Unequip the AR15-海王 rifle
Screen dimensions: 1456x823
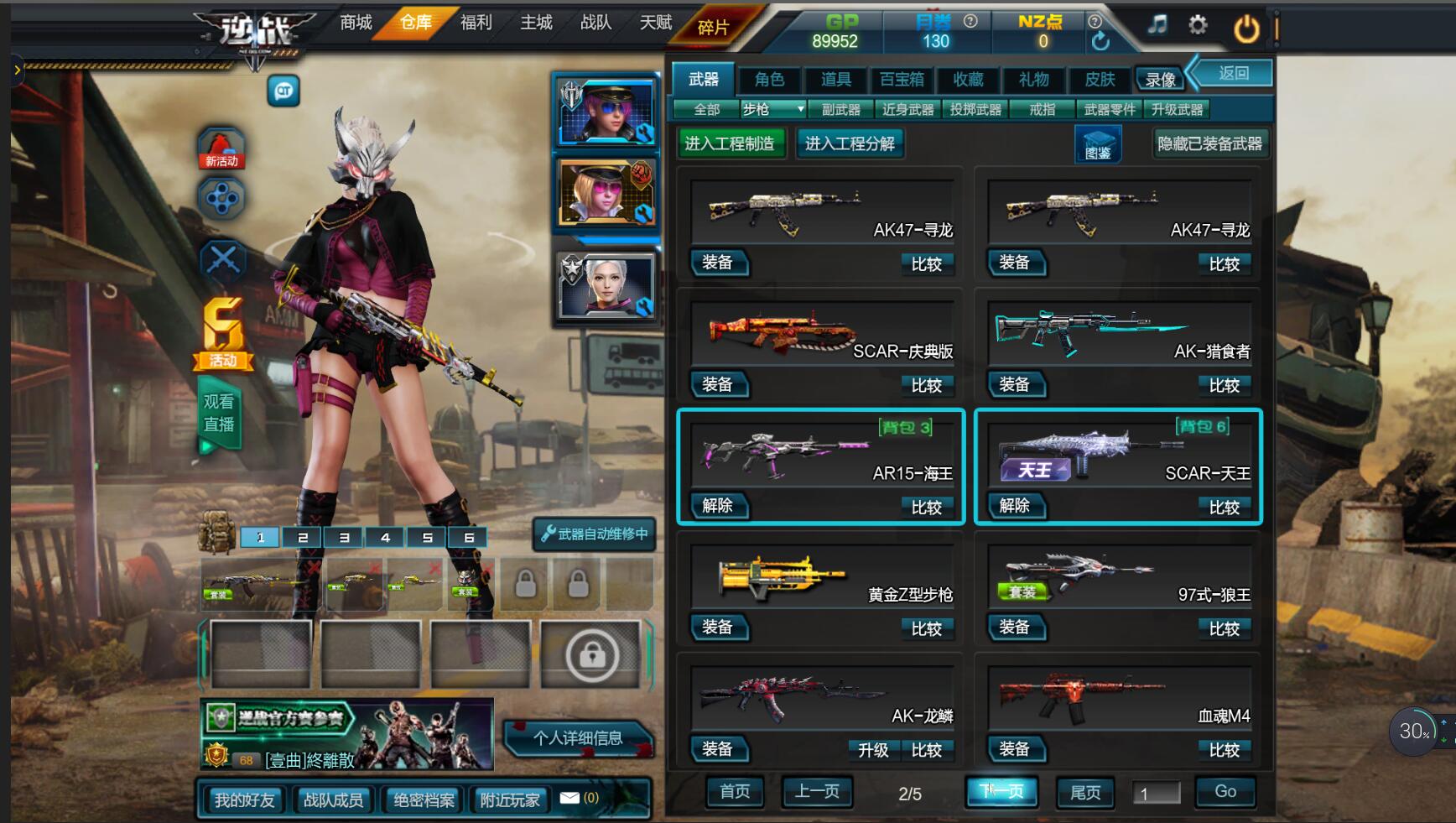tap(717, 506)
